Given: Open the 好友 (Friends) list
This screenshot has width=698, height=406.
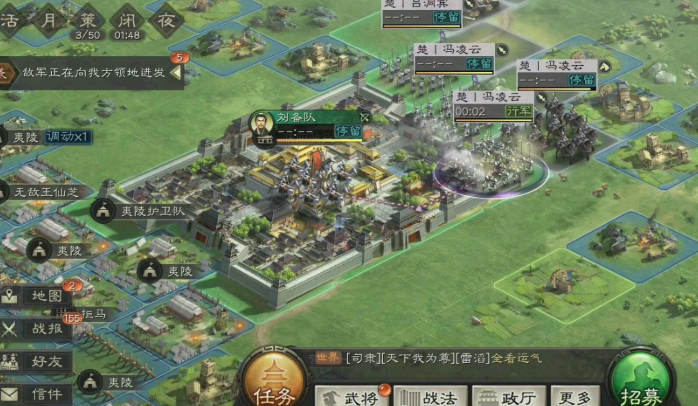Looking at the screenshot, I should [x=40, y=361].
